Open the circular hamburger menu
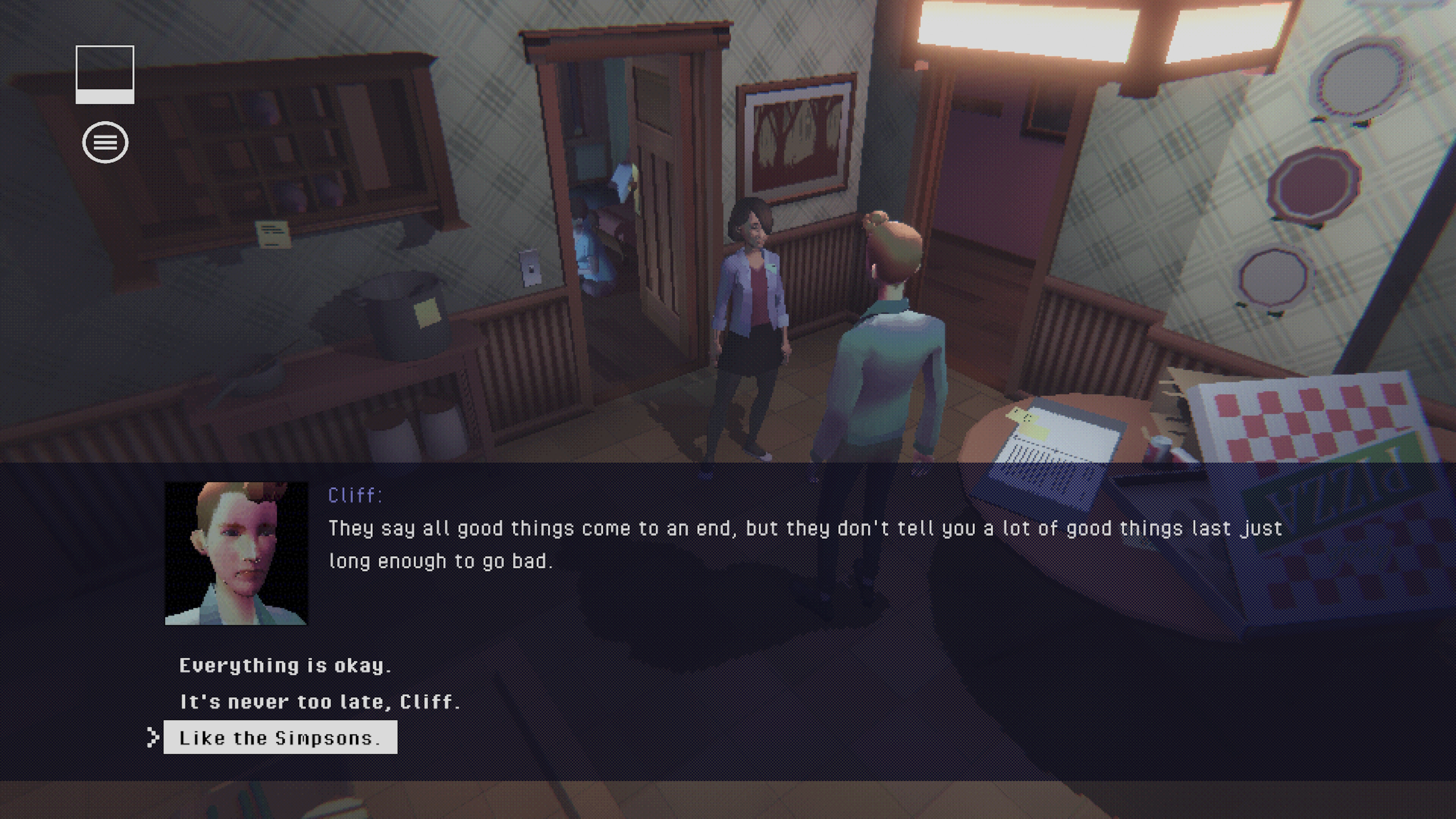 [105, 143]
